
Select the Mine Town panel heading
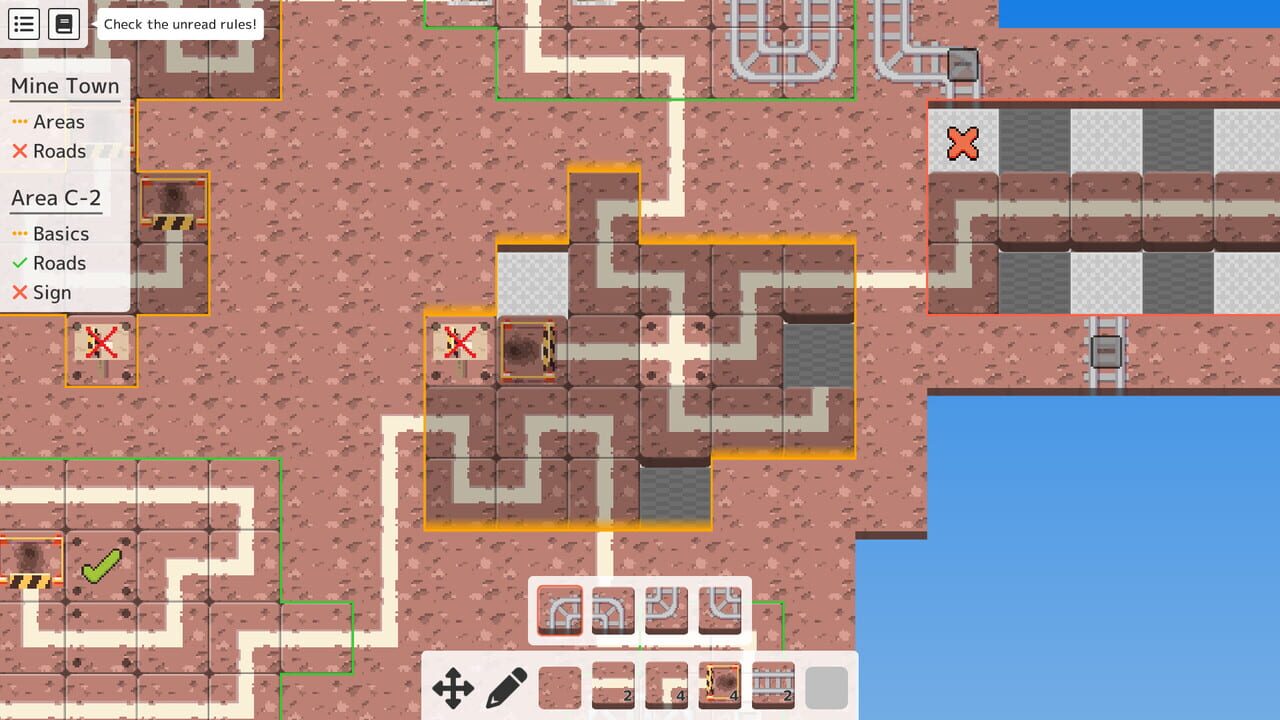tap(64, 86)
